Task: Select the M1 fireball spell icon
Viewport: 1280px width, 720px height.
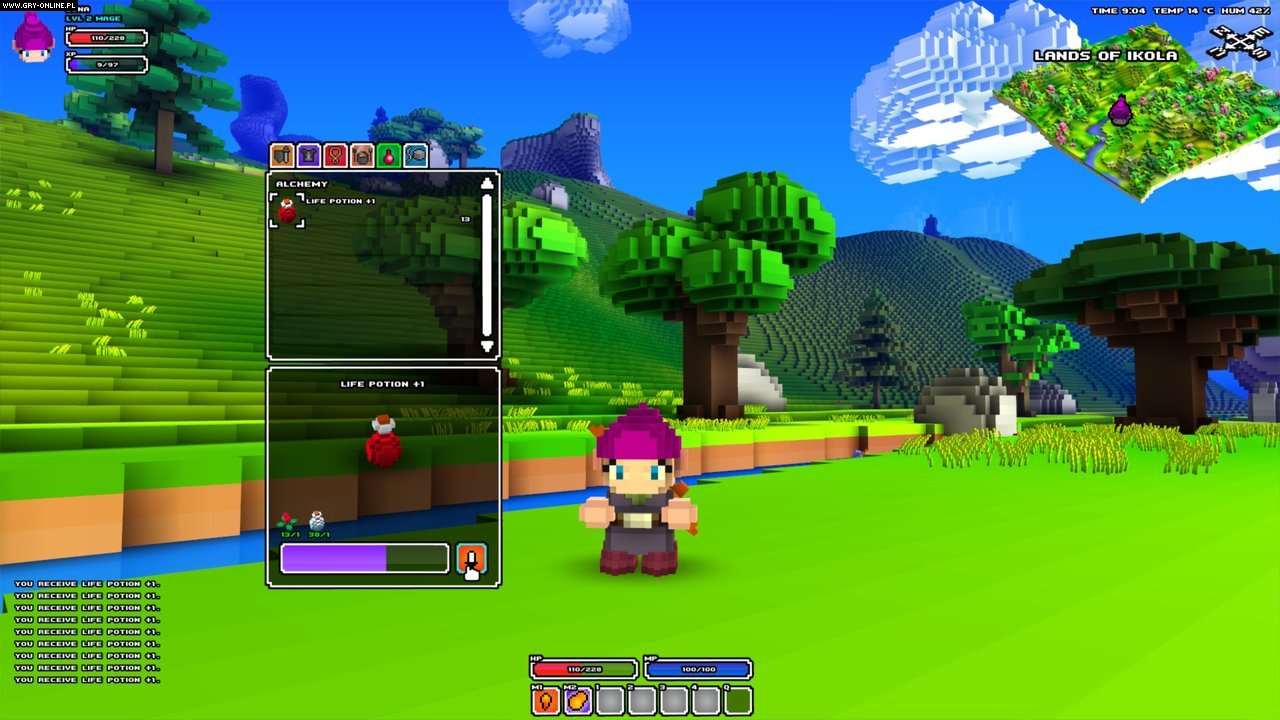Action: [x=545, y=700]
